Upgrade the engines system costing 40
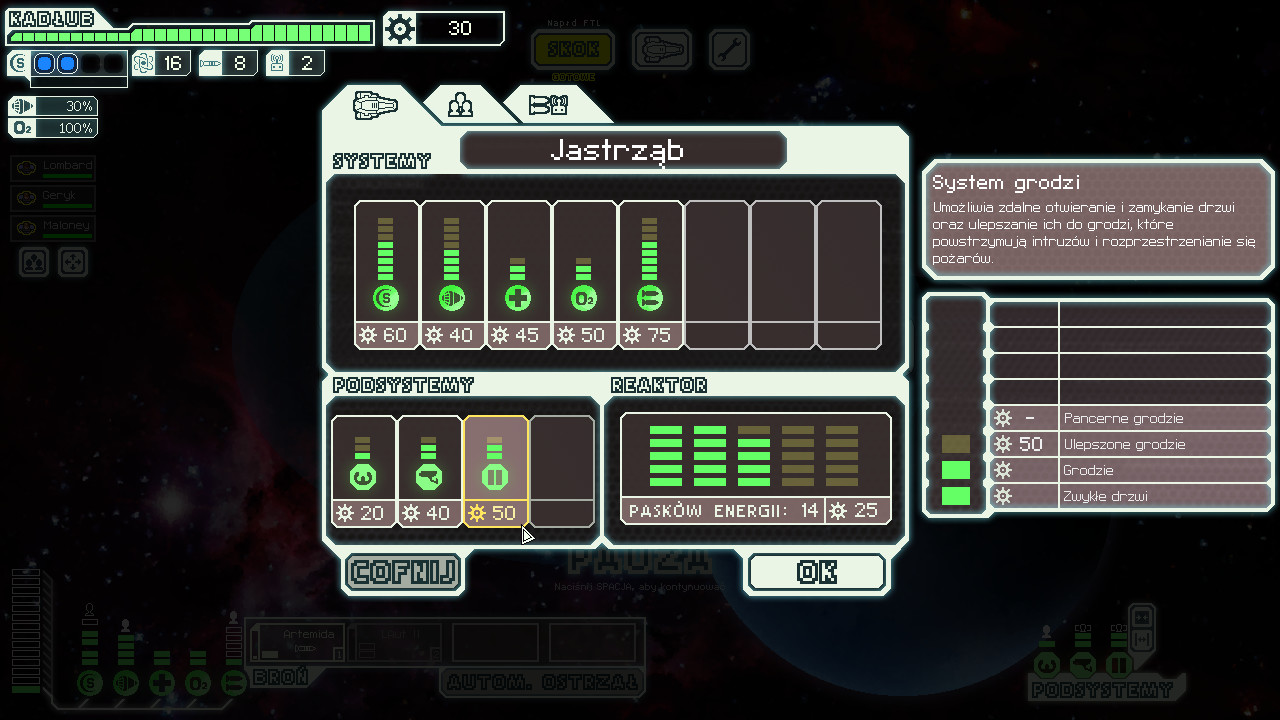1280x720 pixels. (452, 274)
